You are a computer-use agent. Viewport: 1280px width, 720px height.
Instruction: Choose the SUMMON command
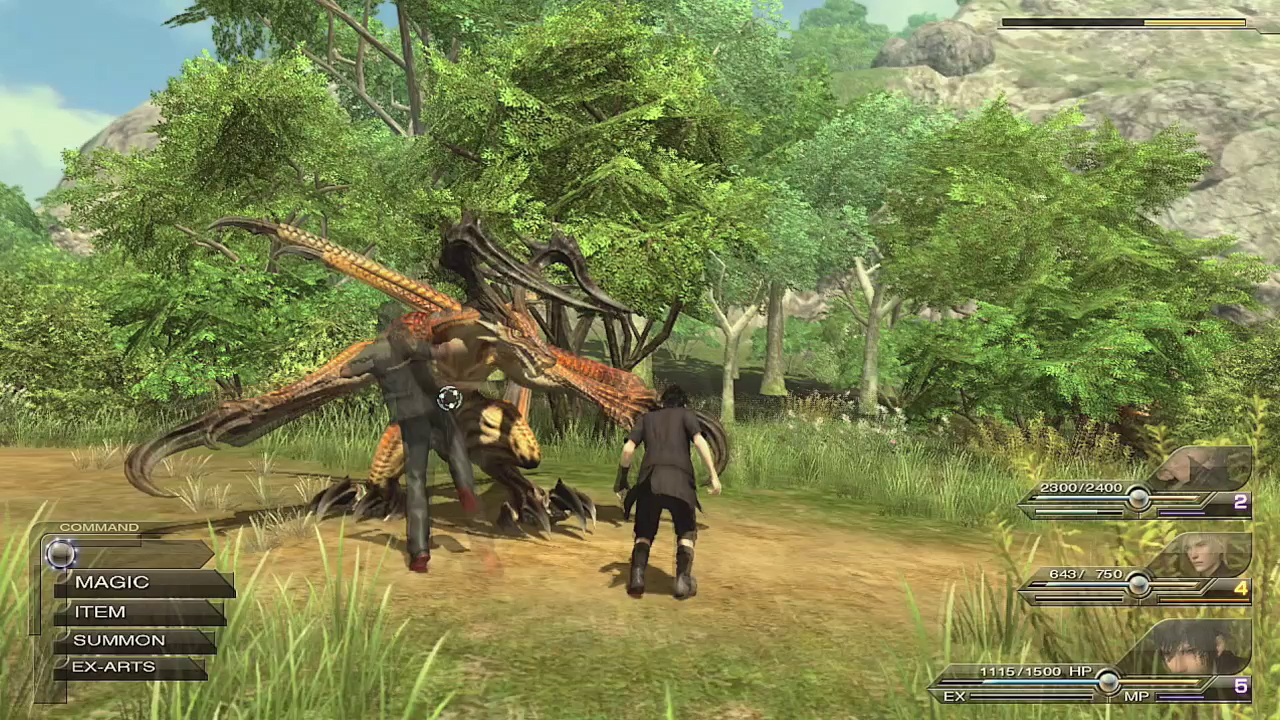133,640
